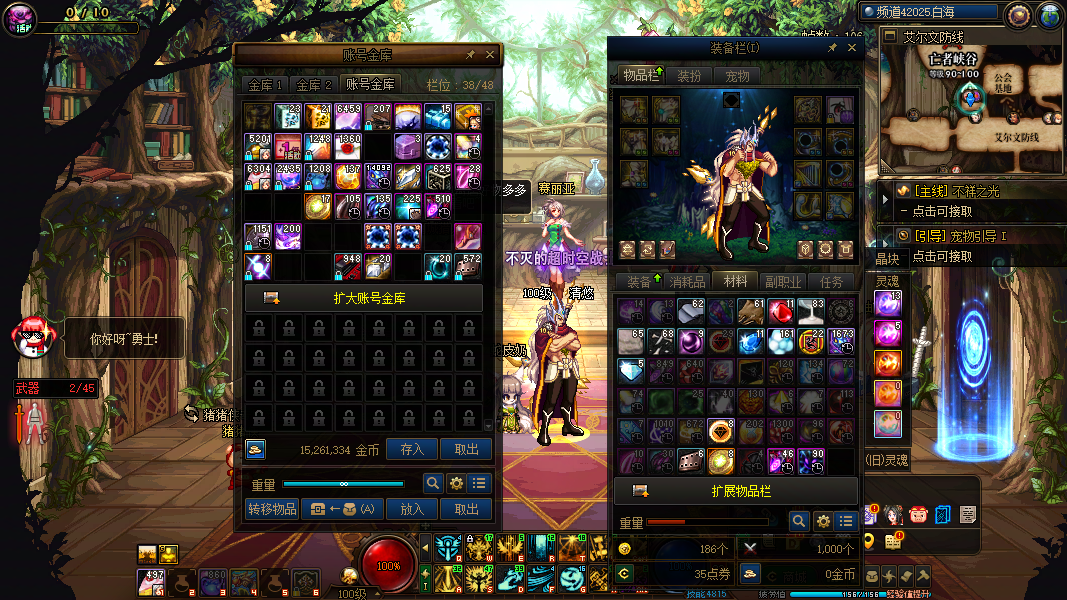Open the 宠物 pet tab
Viewport: 1067px width, 600px height.
click(x=737, y=76)
